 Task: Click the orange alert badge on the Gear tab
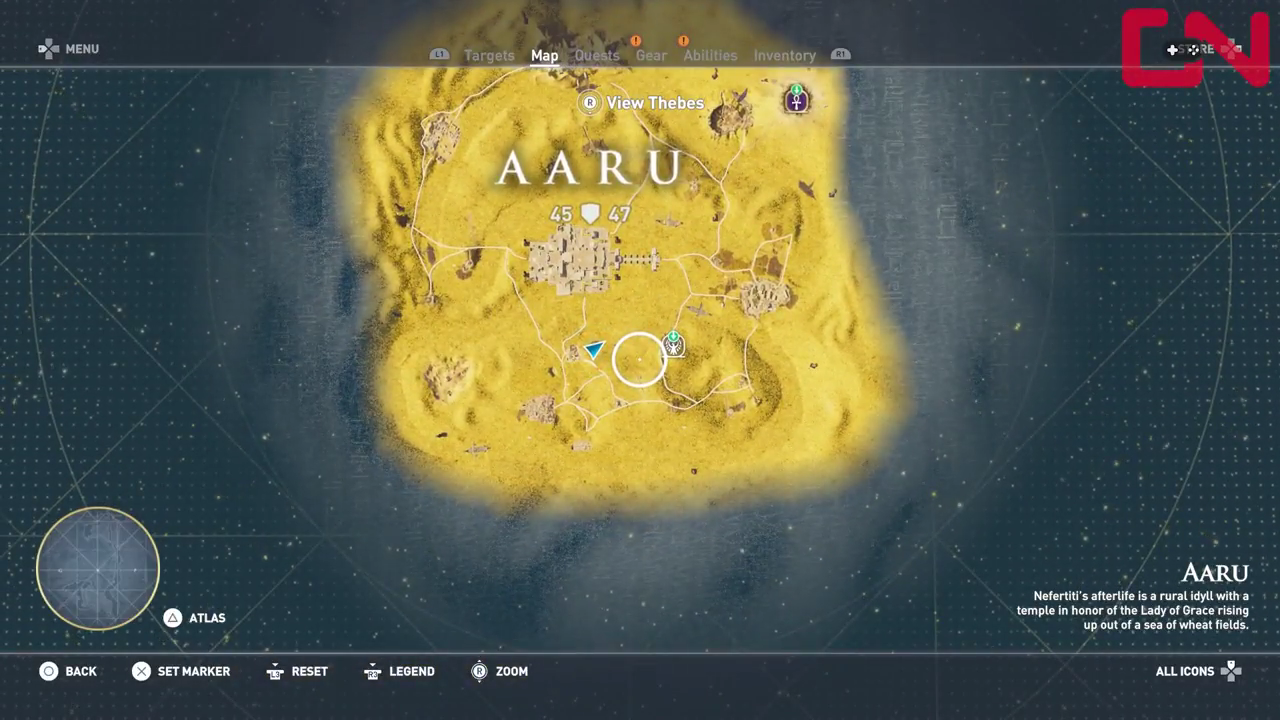683,41
